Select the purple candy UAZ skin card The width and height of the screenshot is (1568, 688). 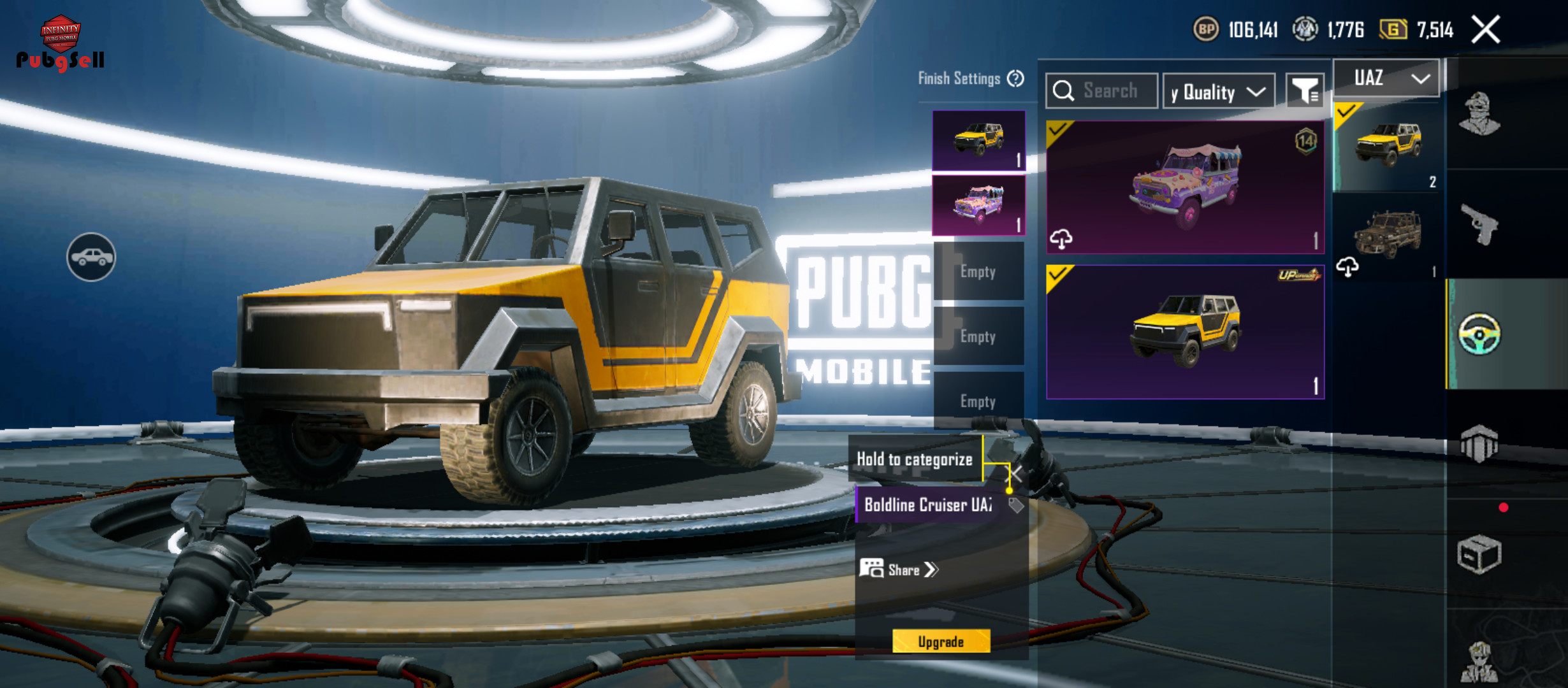pyautogui.click(x=1185, y=187)
